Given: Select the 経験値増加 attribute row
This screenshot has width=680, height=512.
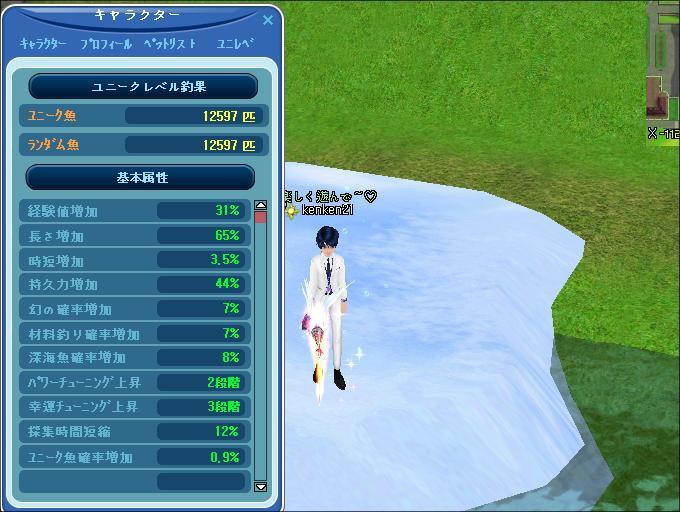Looking at the screenshot, I should 133,211.
